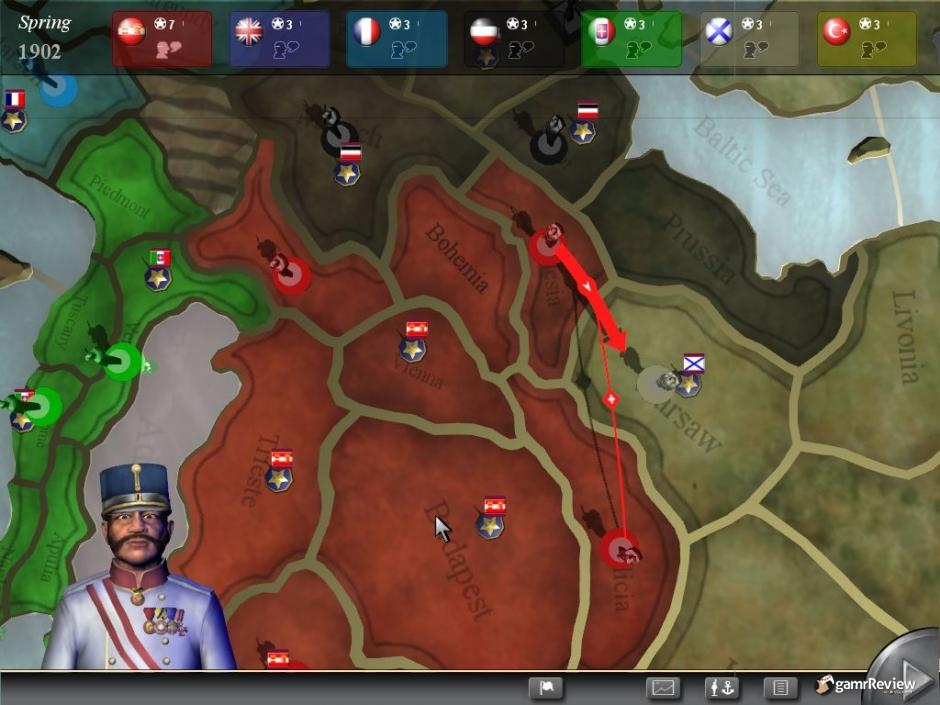Viewport: 940px width, 705px height.
Task: Select the Austrian army unit in Galicia
Action: point(620,547)
